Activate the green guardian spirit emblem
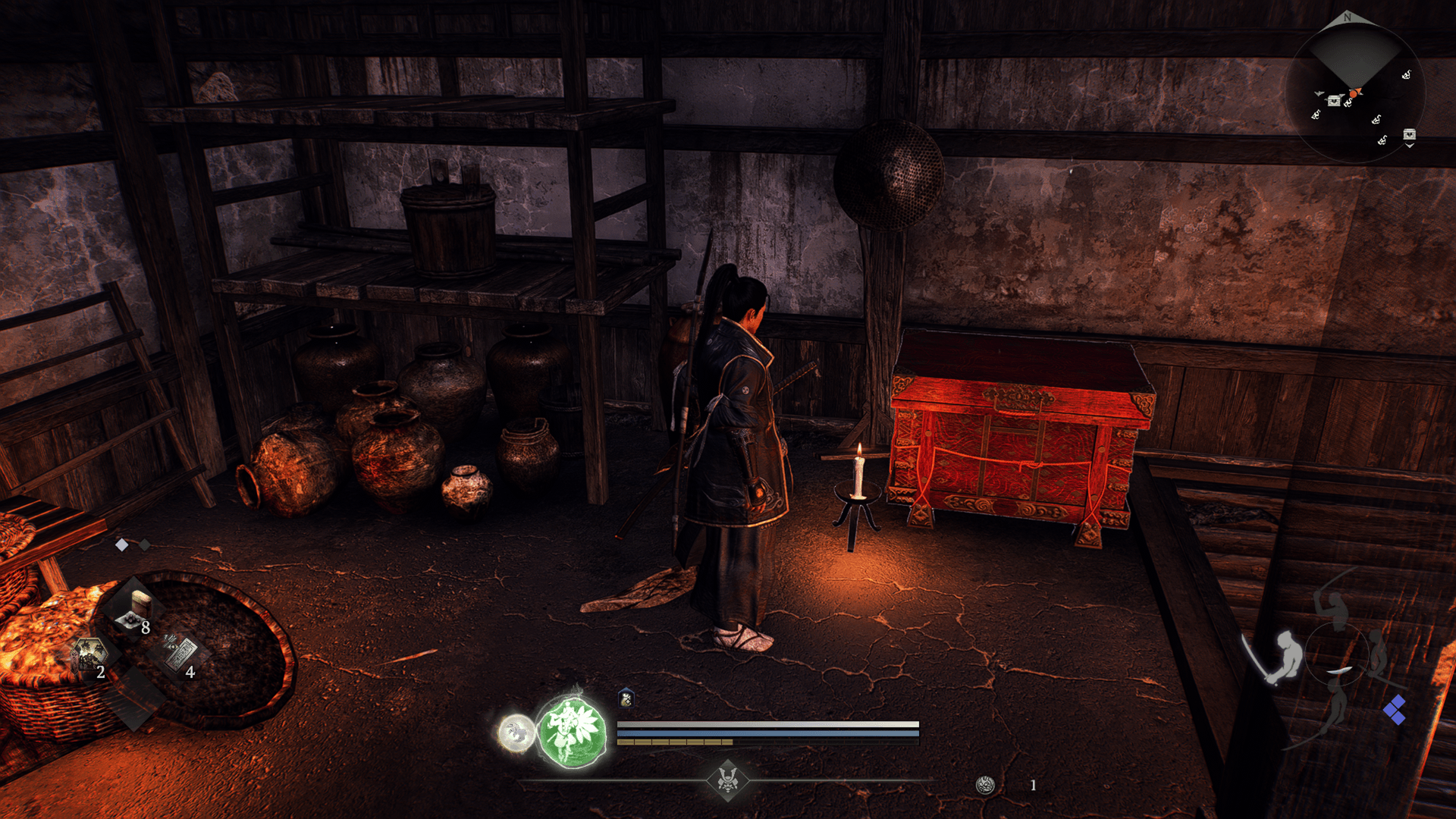This screenshot has width=1456, height=819. click(x=572, y=730)
